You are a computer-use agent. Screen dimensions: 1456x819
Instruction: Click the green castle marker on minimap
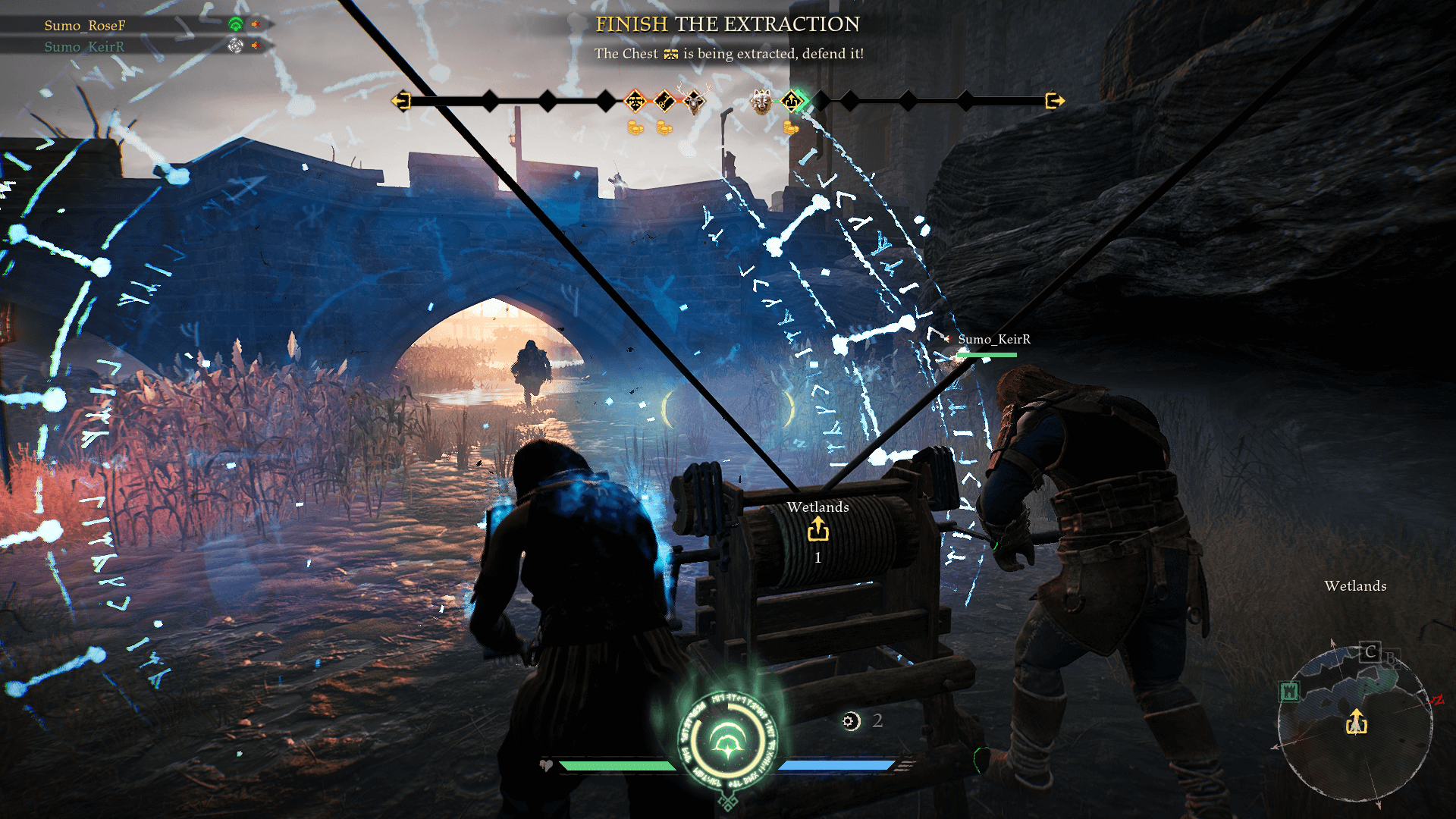click(x=1289, y=692)
